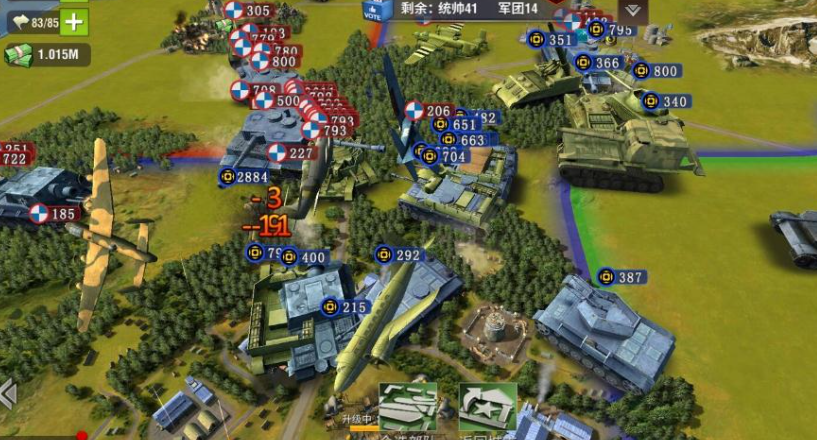Viewport: 817px width, 440px height.
Task: Select the allied unit marked 340
Action: coord(665,101)
